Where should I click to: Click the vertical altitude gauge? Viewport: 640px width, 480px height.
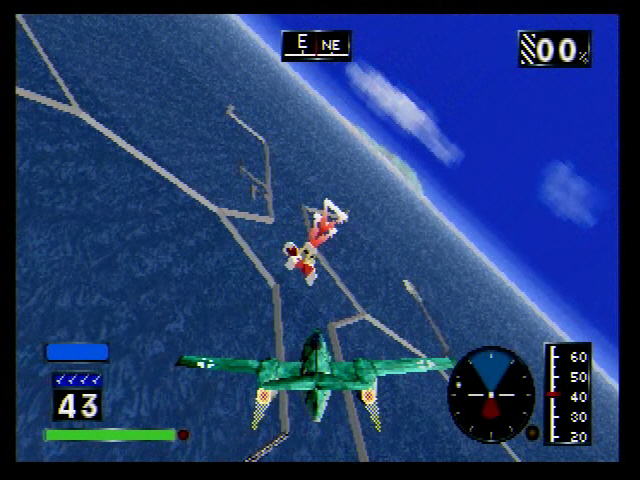[x=568, y=394]
